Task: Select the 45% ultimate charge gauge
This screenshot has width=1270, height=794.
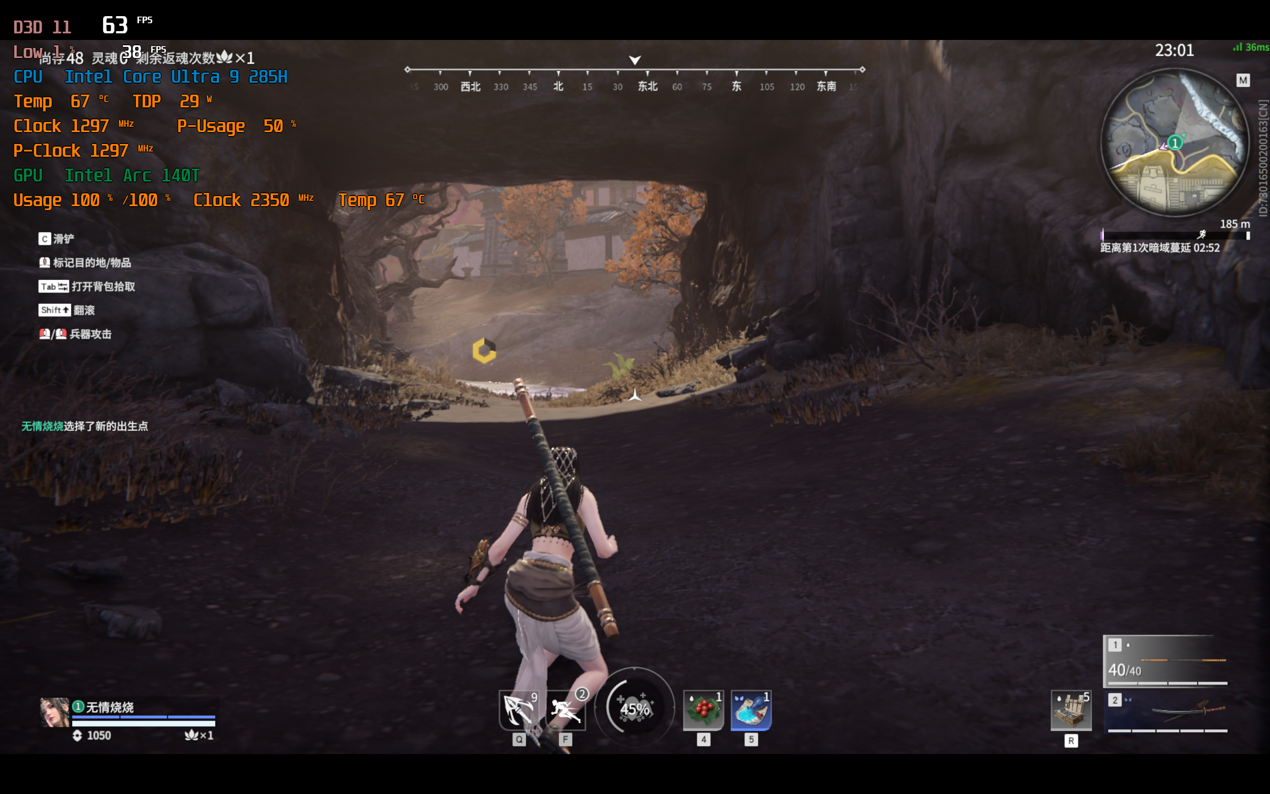Action: (634, 708)
